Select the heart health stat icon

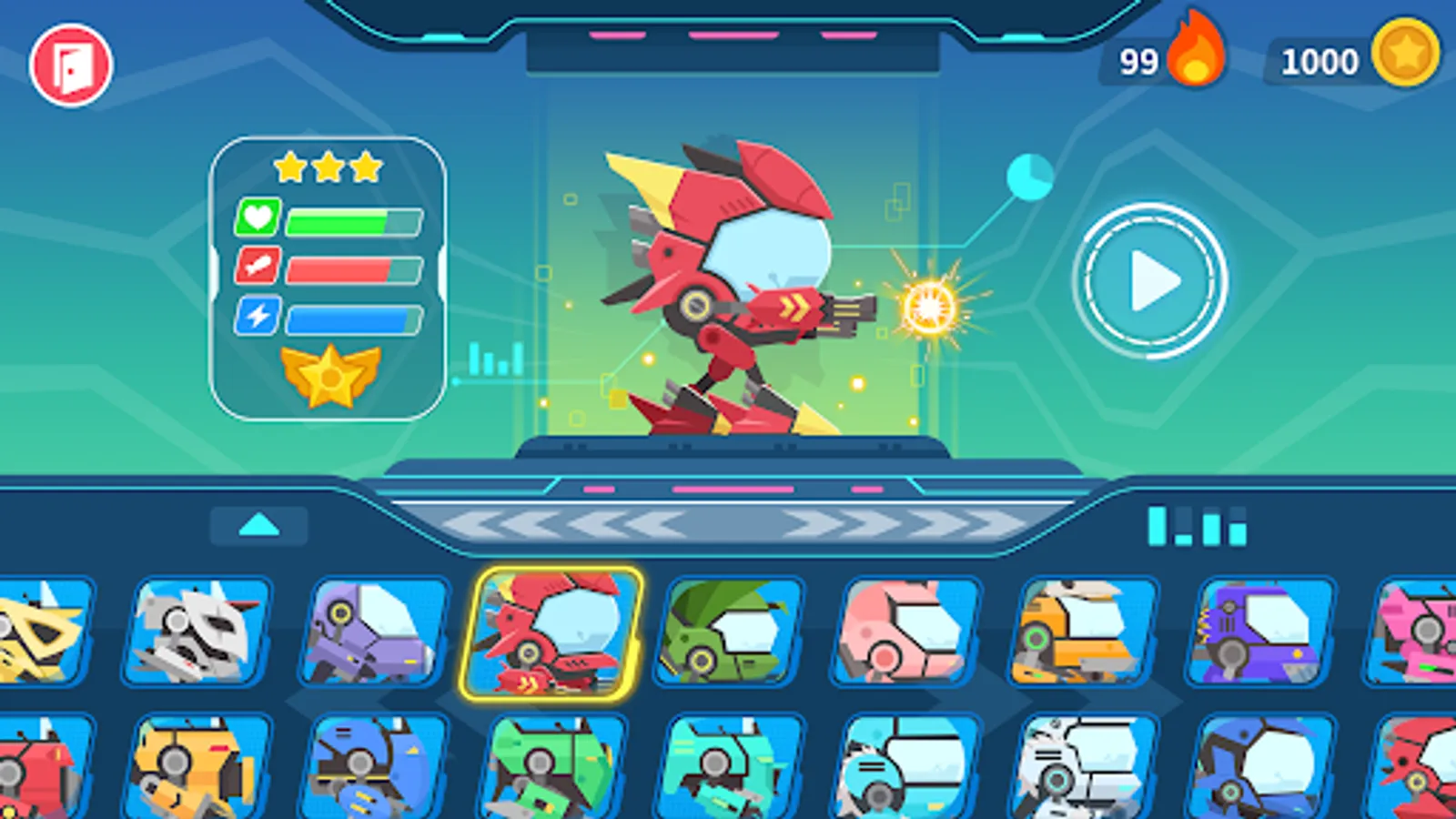click(x=259, y=218)
